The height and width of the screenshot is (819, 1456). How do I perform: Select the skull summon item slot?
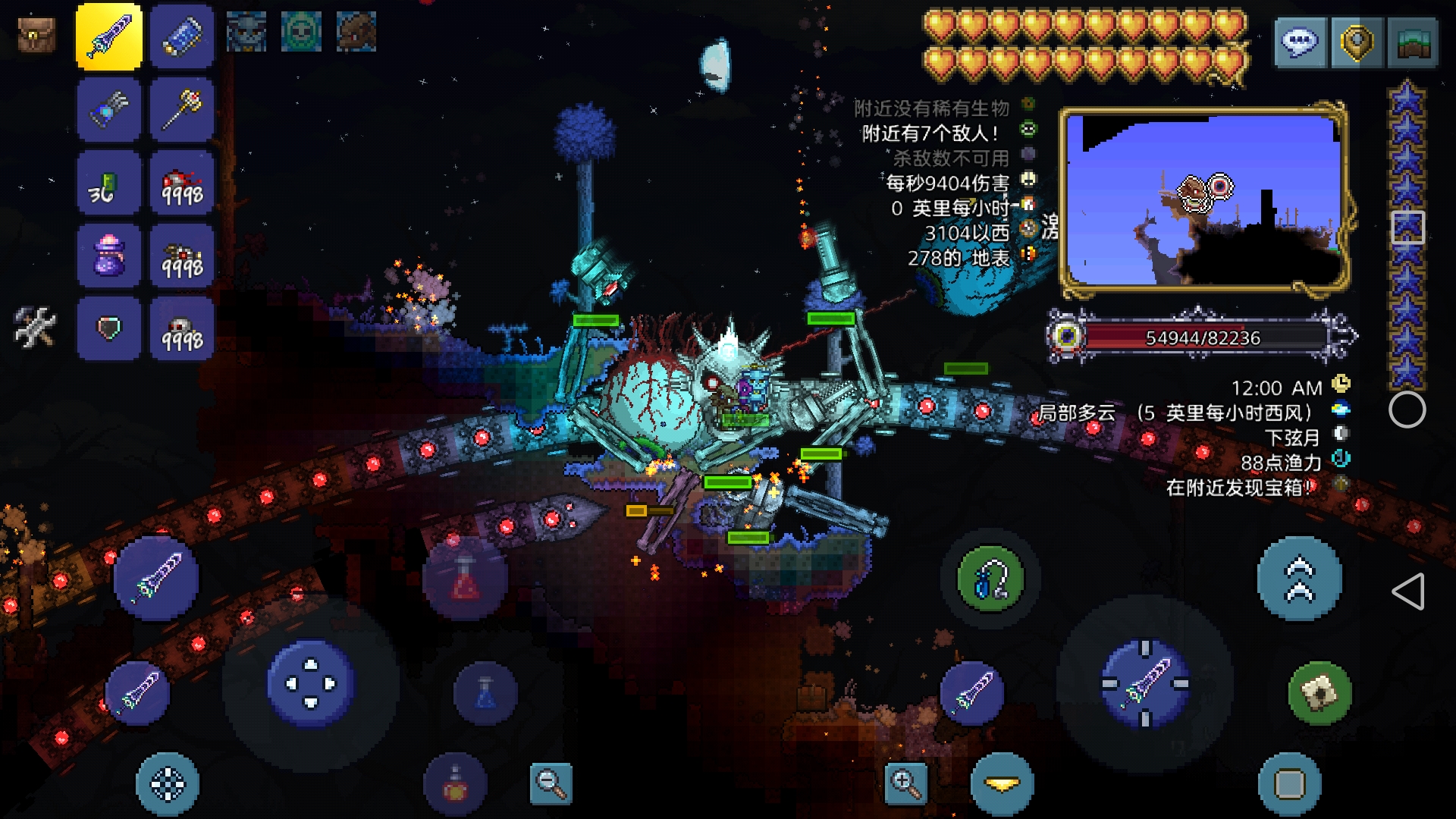182,328
